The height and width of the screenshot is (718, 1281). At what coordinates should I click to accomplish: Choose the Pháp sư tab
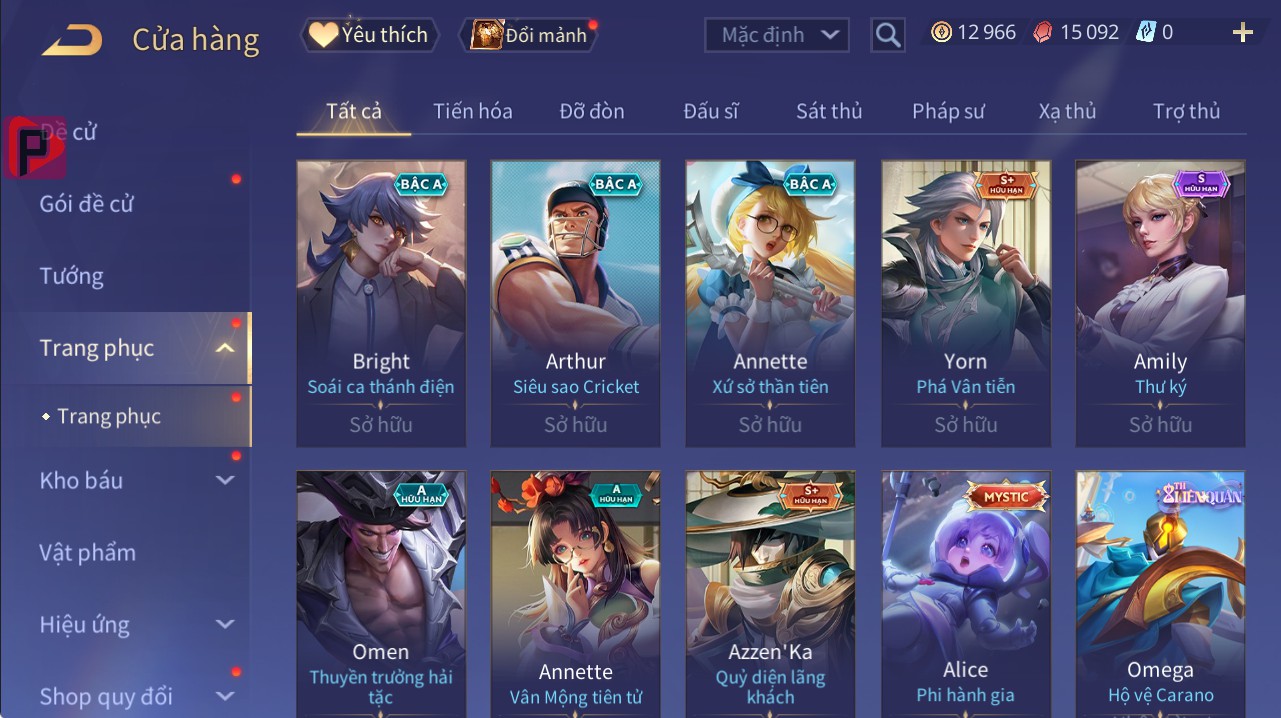click(948, 111)
